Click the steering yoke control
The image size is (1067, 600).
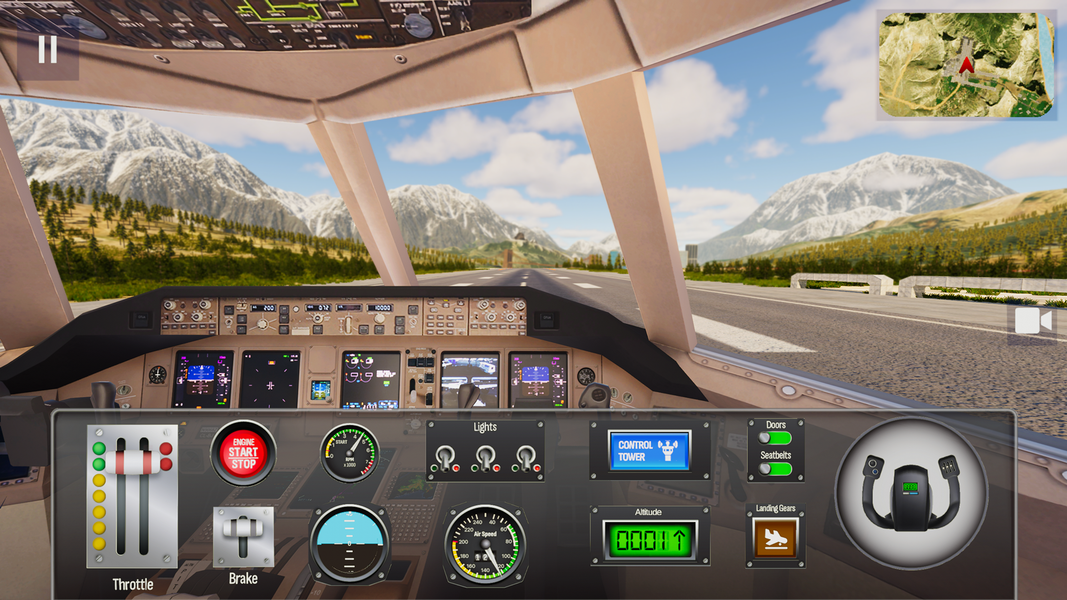tap(911, 492)
